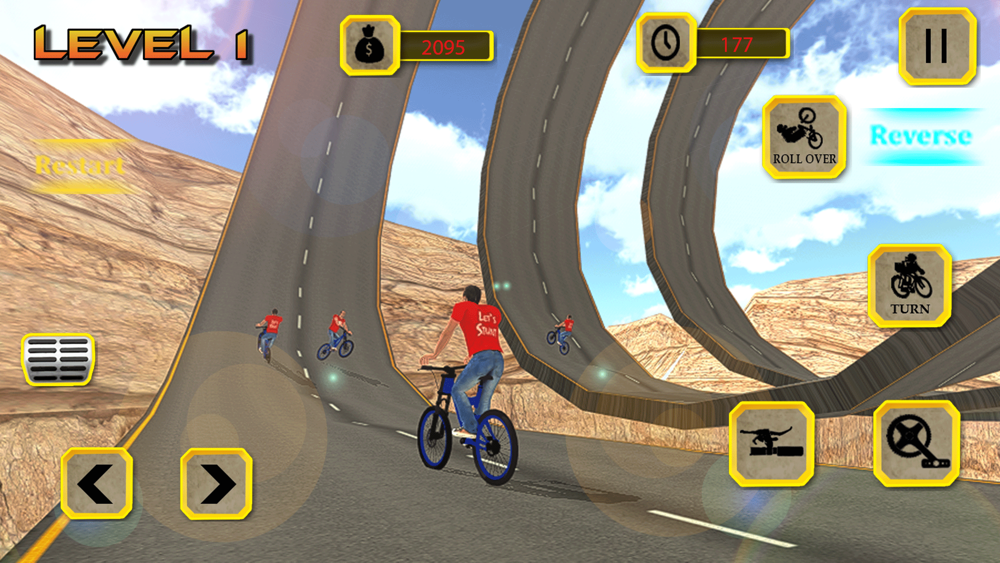Hit the crank pedal accelerate button
1000x563 pixels.
click(917, 444)
